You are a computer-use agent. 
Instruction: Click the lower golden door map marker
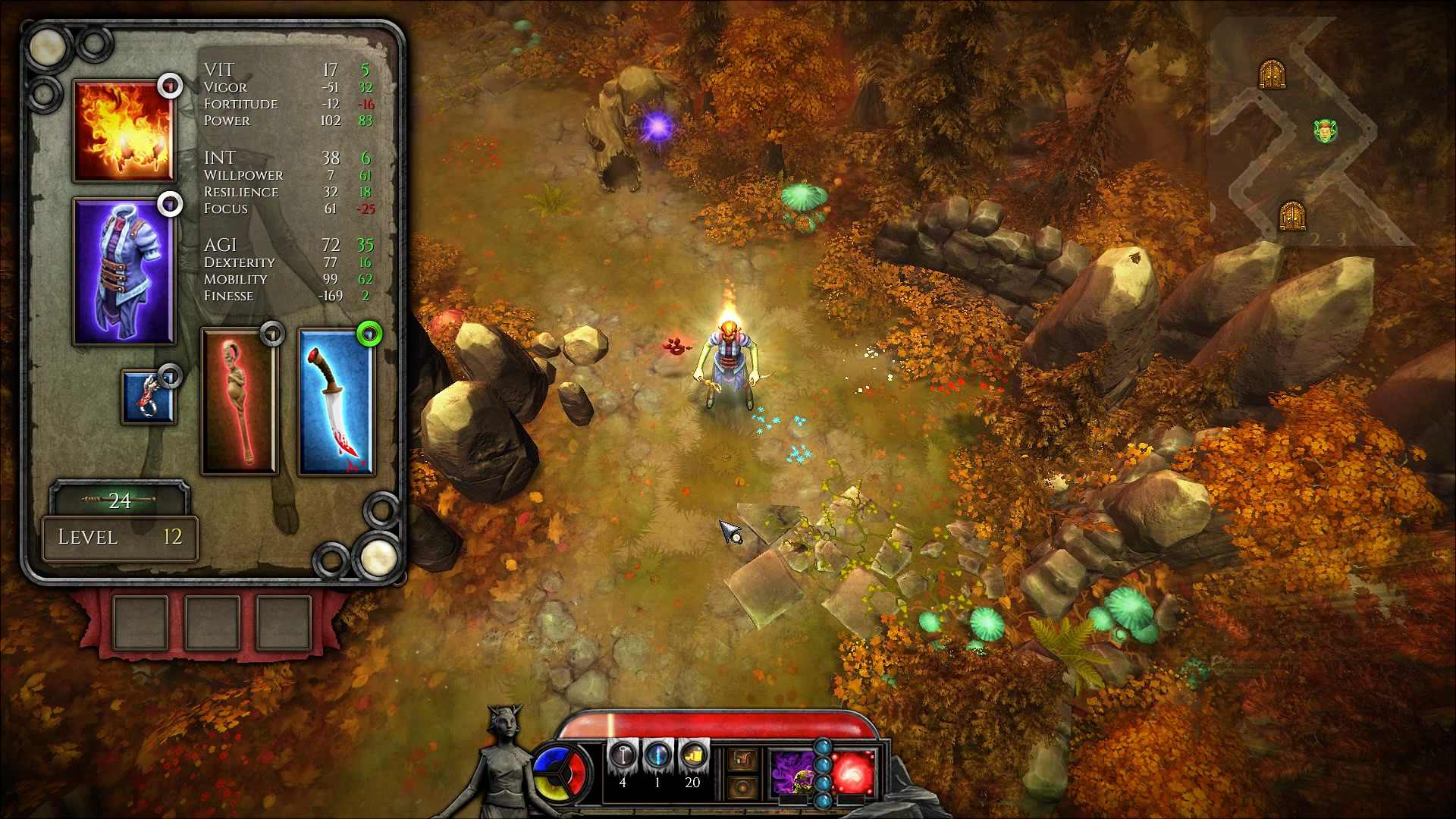pyautogui.click(x=1291, y=215)
